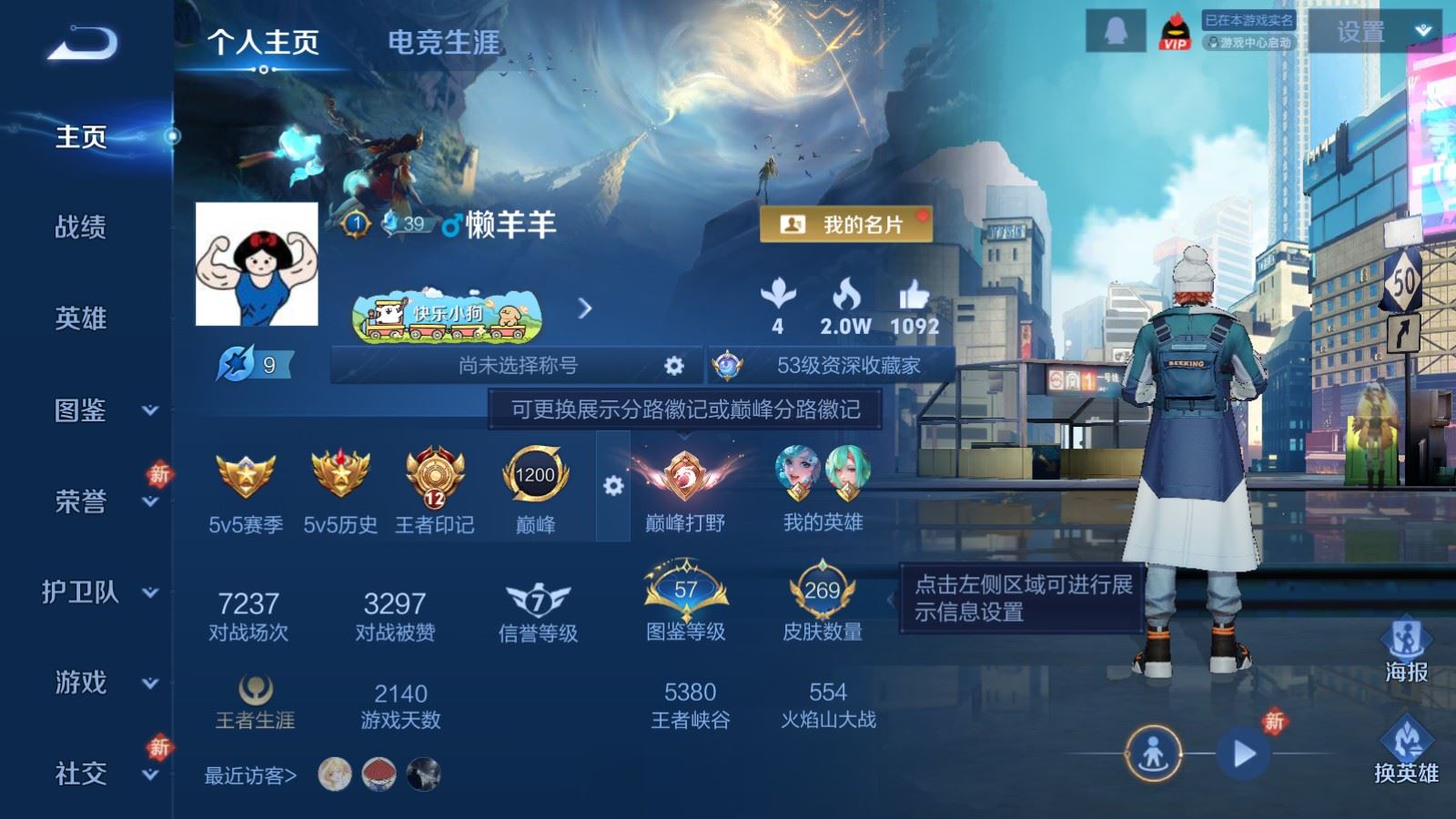Toggle the character pose stand icon
The height and width of the screenshot is (819, 1456).
point(1154,754)
